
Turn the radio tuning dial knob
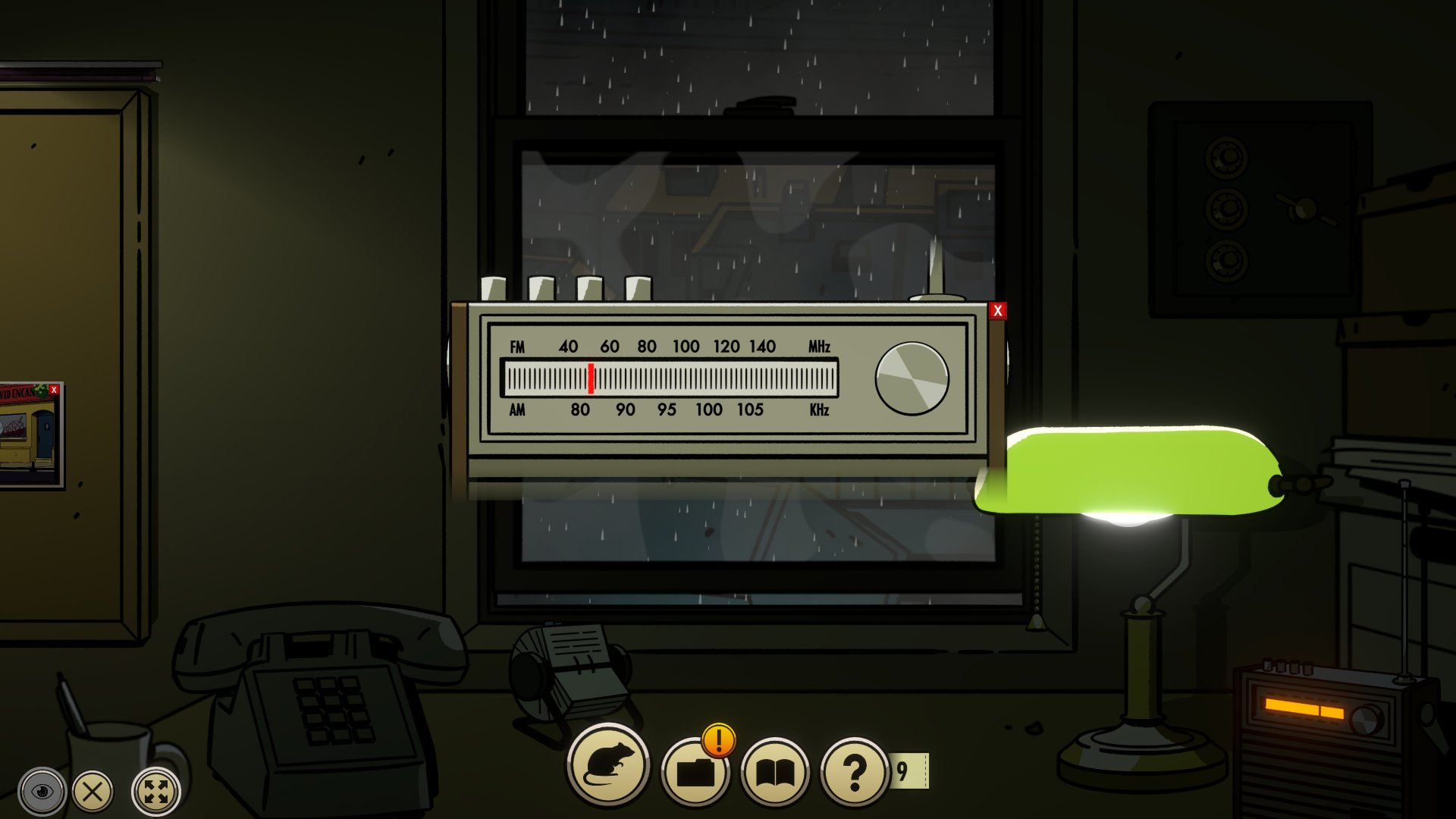[912, 378]
